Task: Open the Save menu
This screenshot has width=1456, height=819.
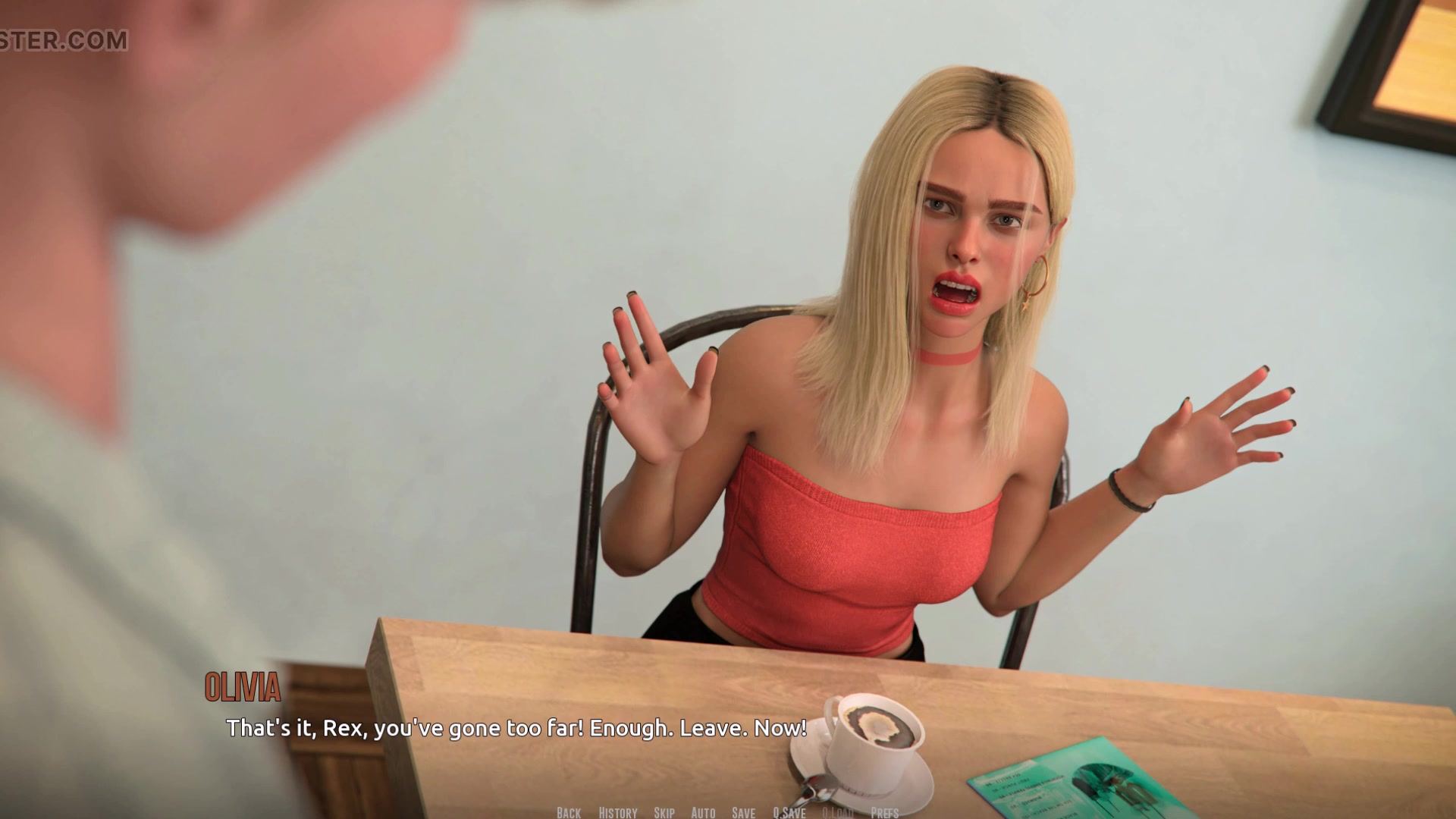Action: pos(743,813)
